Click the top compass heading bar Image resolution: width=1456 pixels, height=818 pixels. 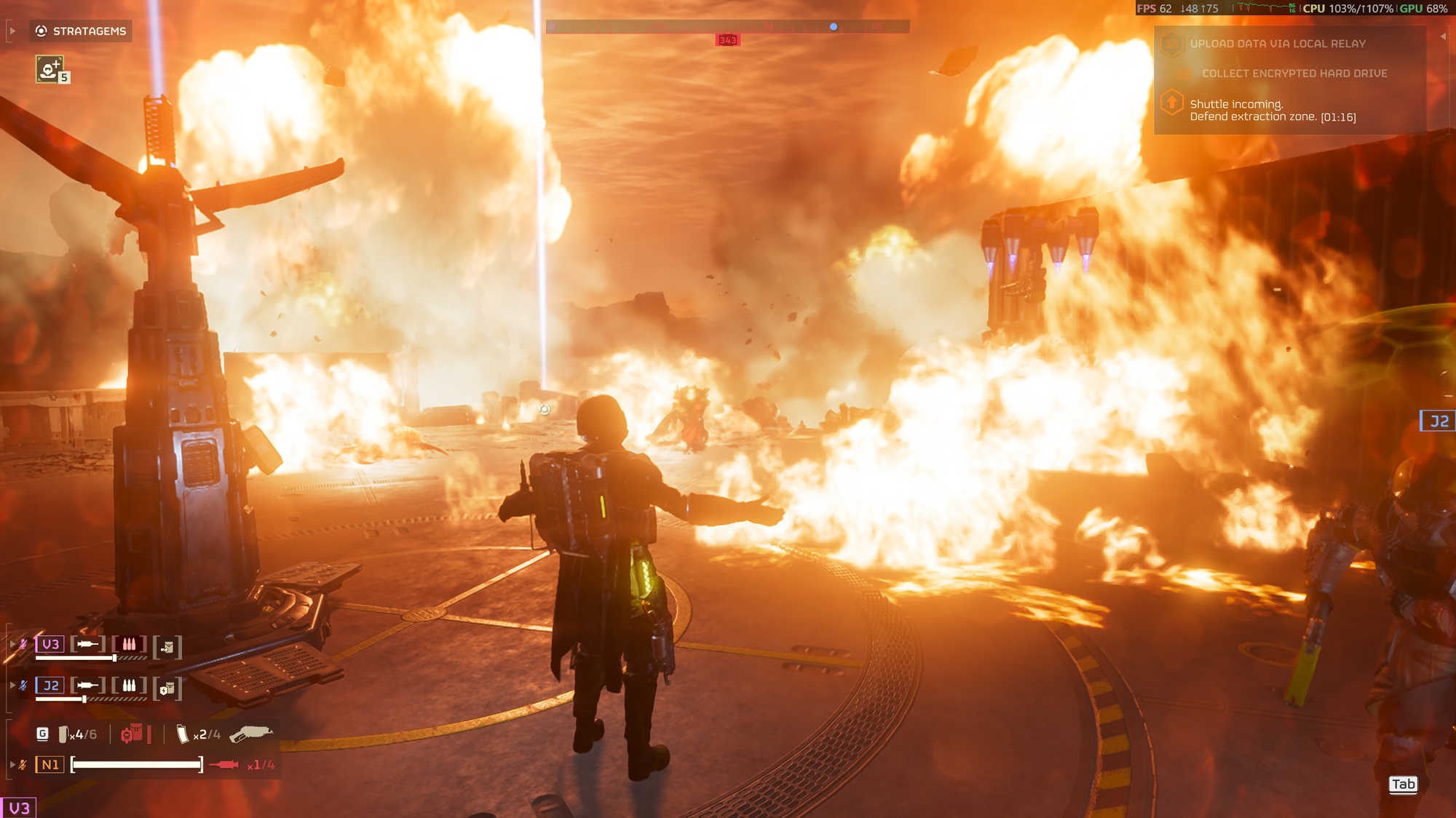click(727, 27)
